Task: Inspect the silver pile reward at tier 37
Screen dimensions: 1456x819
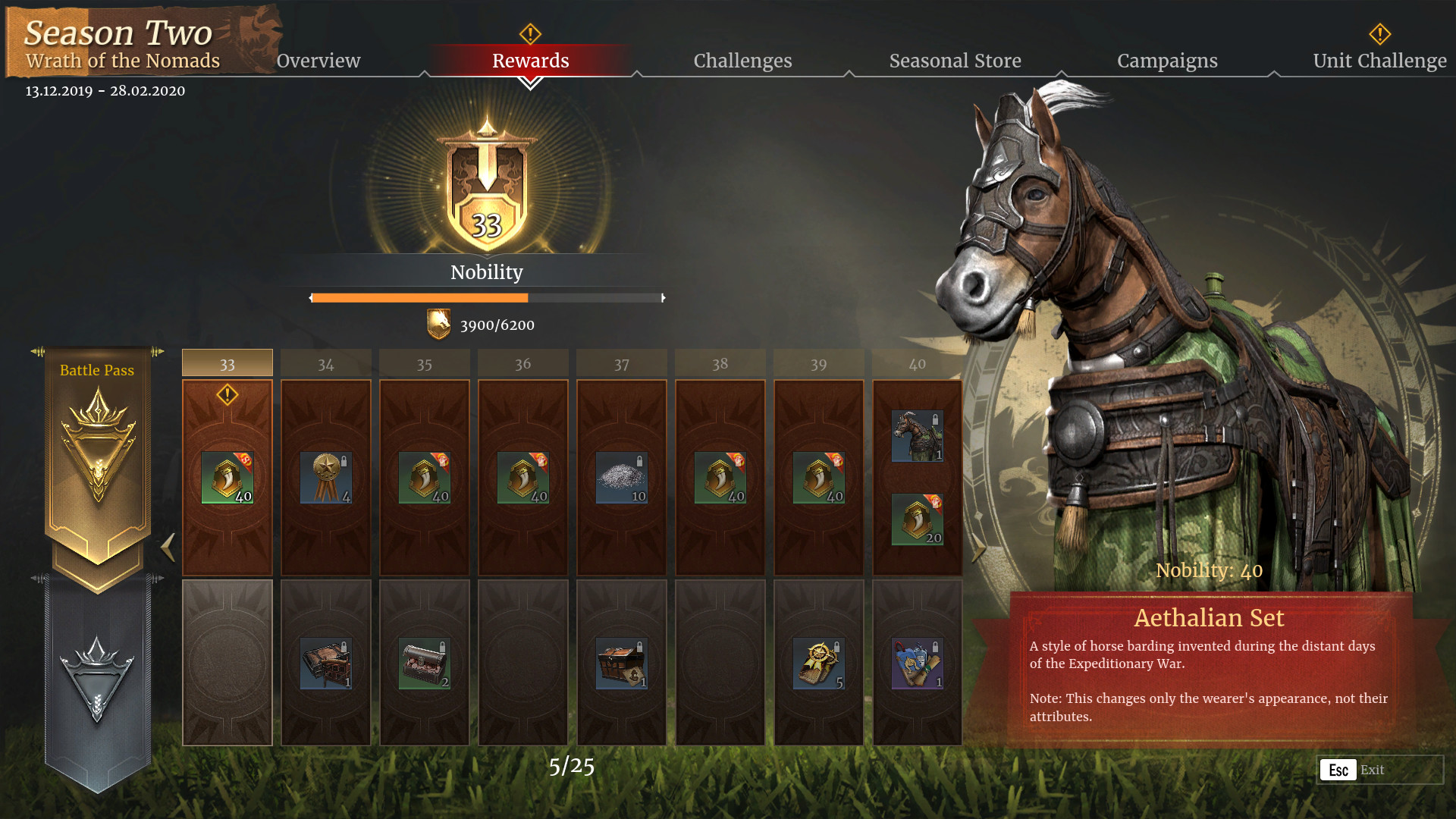Action: tap(621, 478)
